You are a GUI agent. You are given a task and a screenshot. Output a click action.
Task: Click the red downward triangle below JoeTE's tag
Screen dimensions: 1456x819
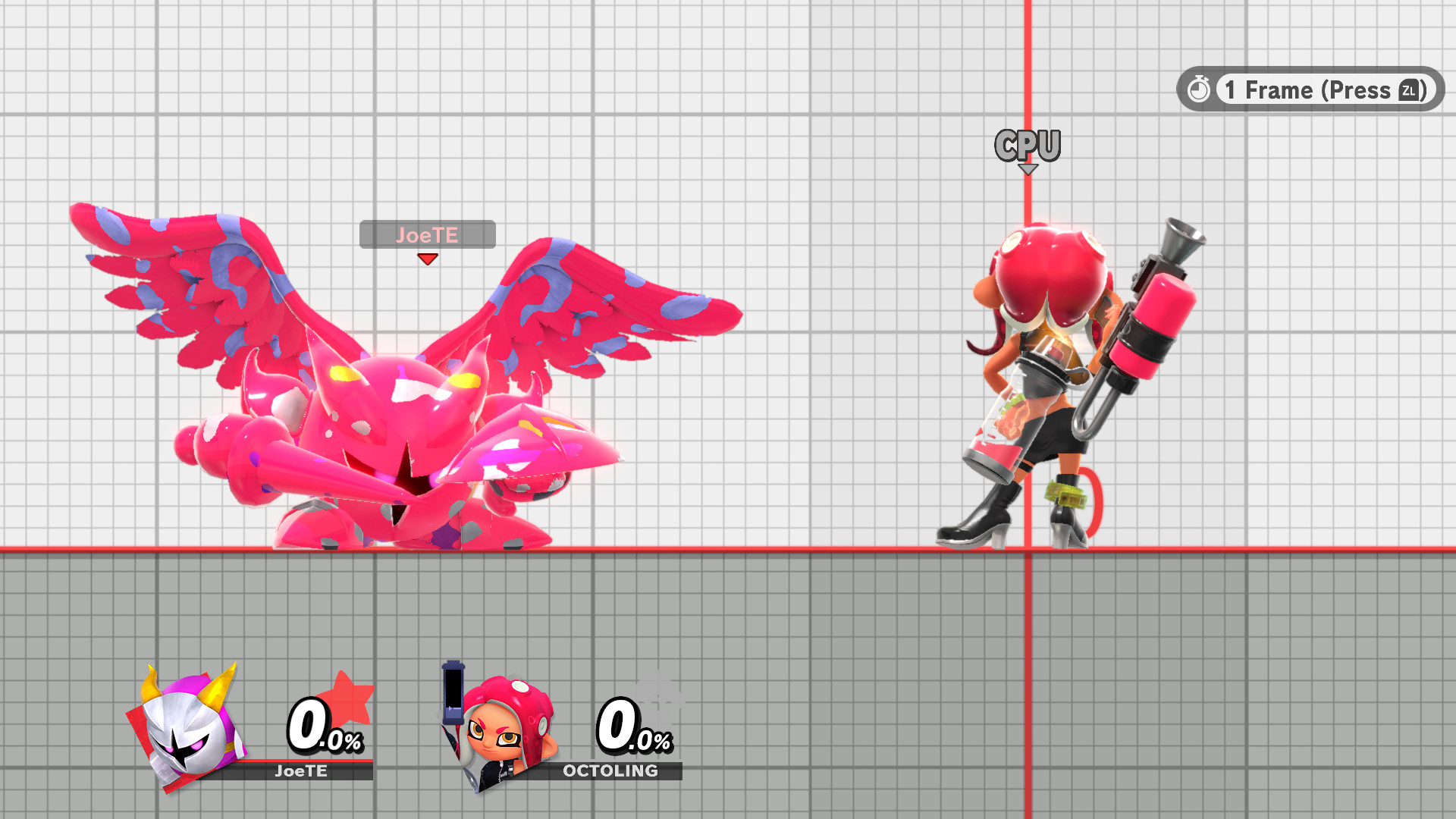click(x=428, y=259)
